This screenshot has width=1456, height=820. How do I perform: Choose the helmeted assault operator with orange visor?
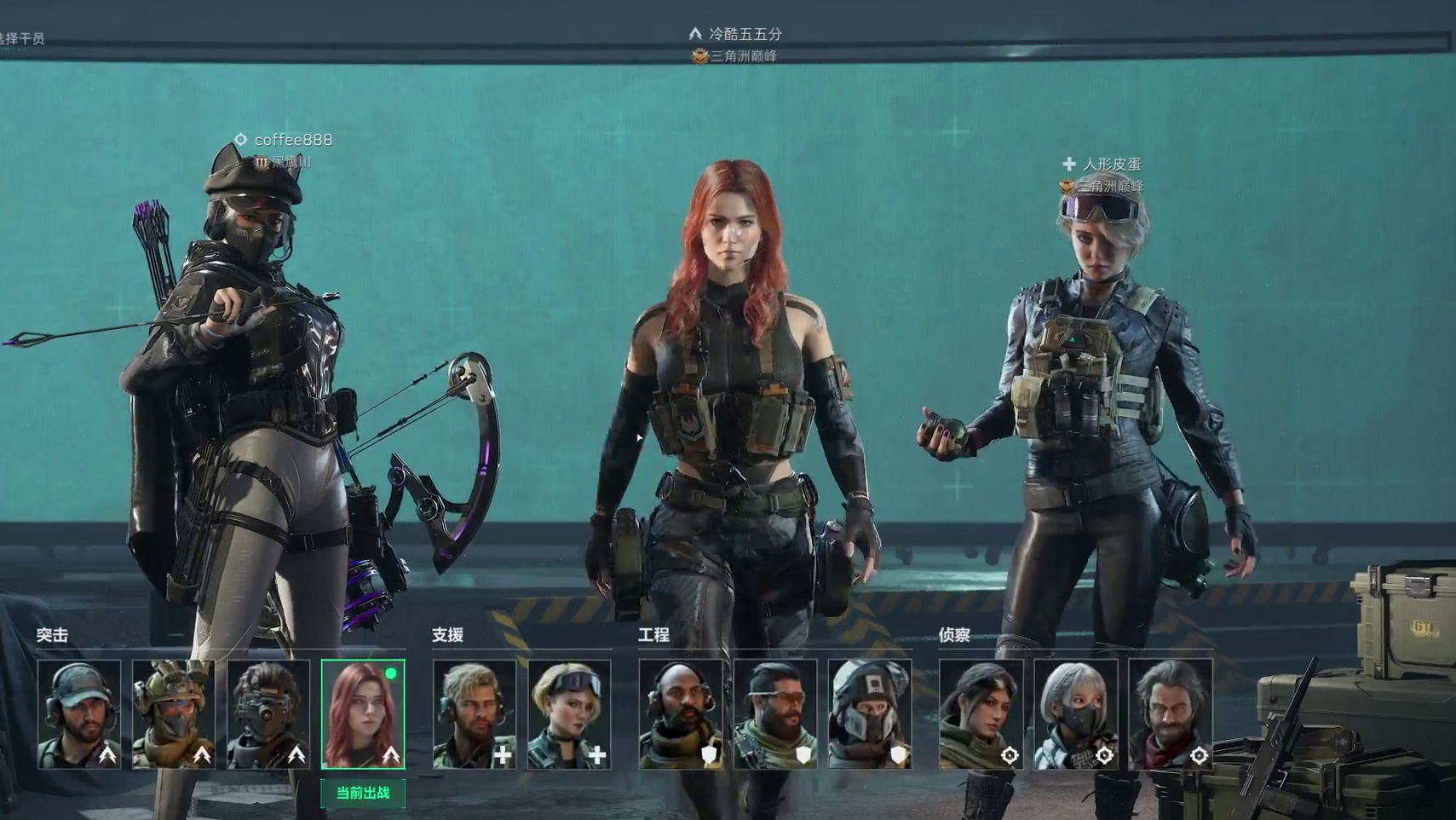[x=174, y=714]
